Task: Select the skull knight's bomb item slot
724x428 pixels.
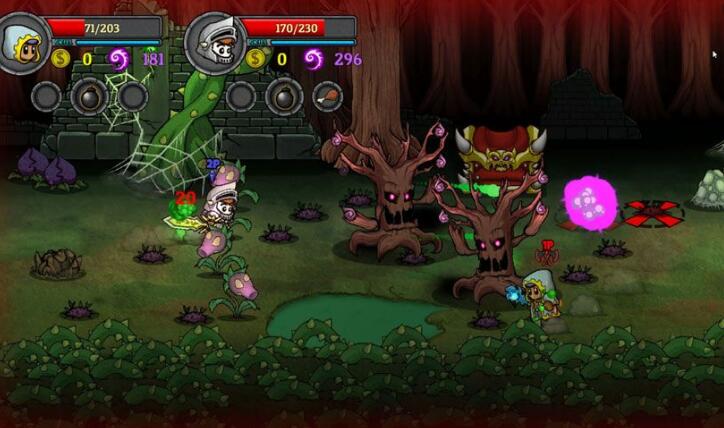Action: [284, 97]
